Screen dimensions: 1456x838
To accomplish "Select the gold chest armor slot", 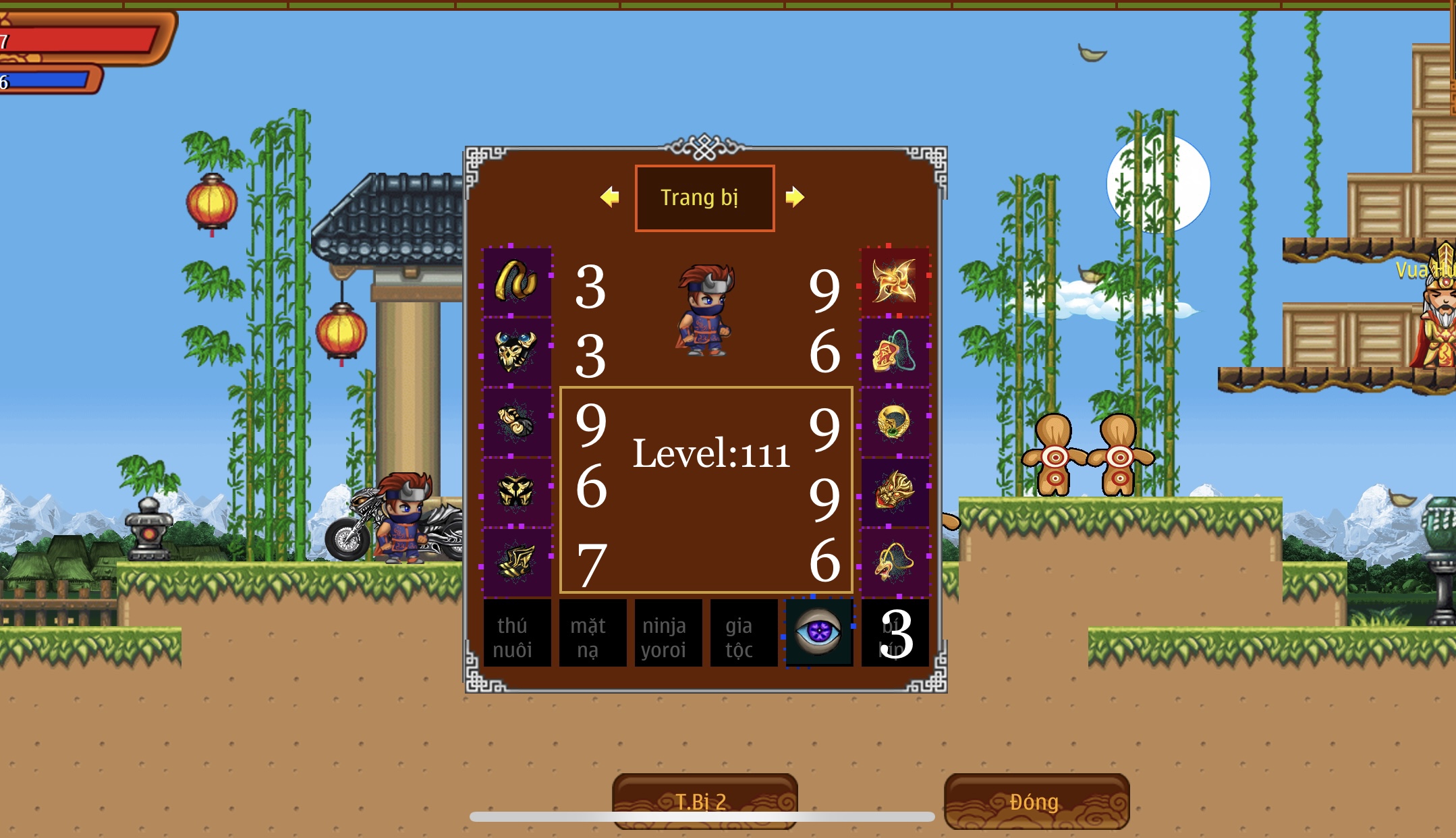I will click(x=517, y=492).
